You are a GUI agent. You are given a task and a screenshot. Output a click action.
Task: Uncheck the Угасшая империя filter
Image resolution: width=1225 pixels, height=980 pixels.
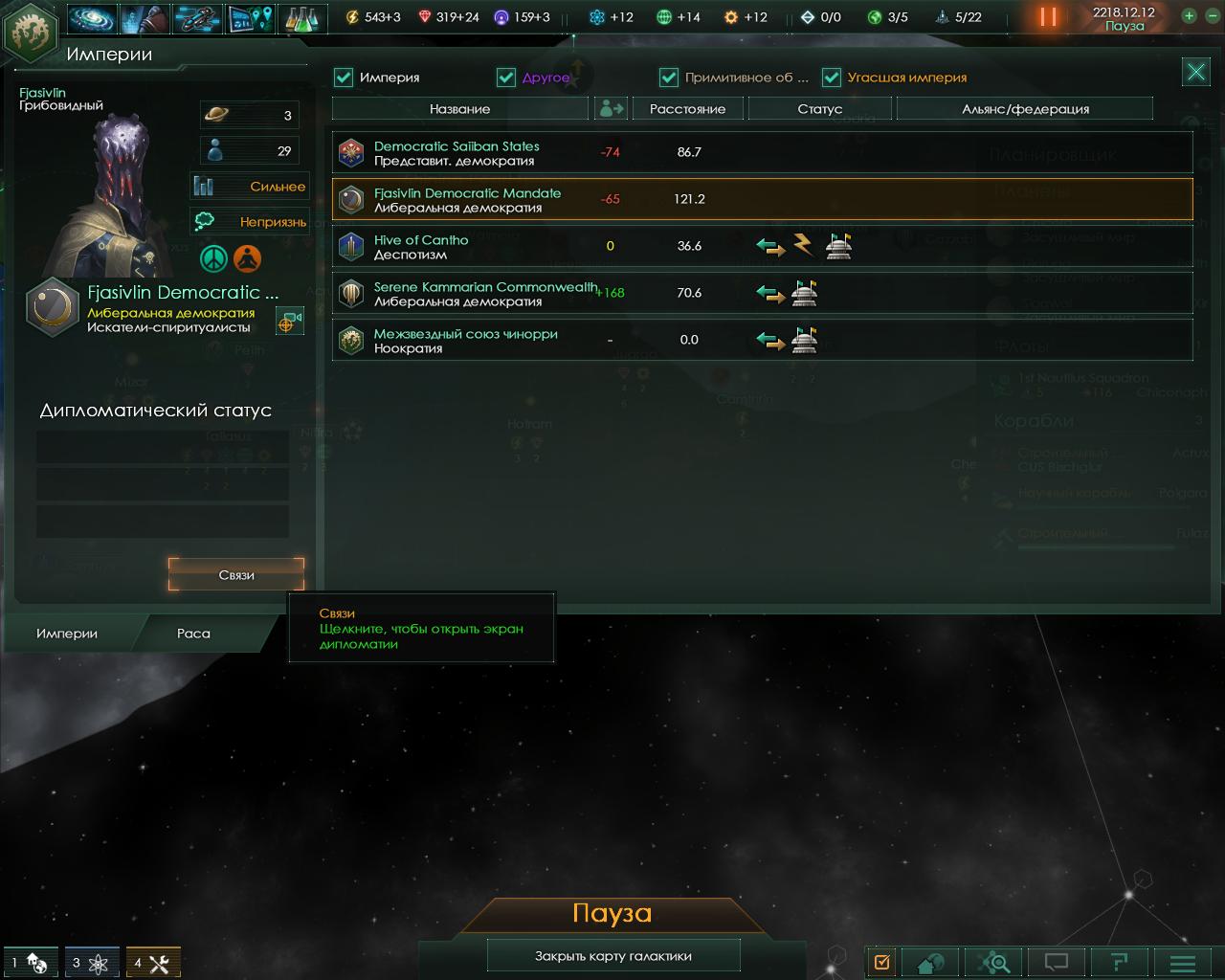tap(832, 78)
